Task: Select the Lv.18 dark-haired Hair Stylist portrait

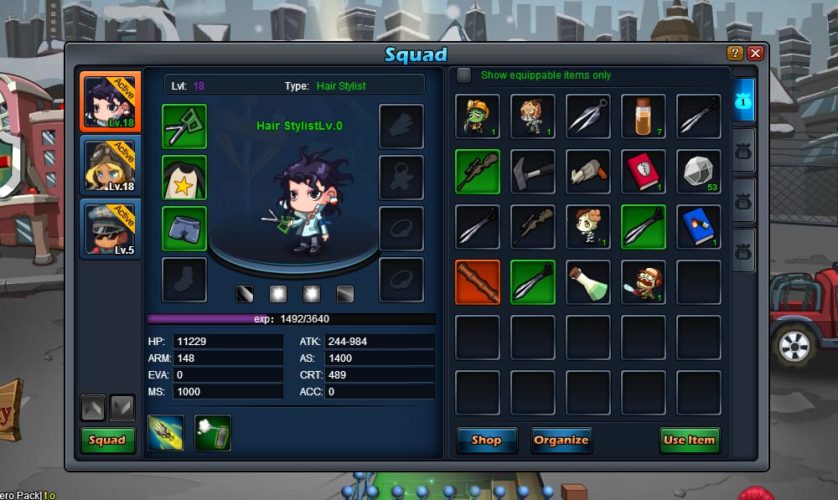Action: click(107, 101)
